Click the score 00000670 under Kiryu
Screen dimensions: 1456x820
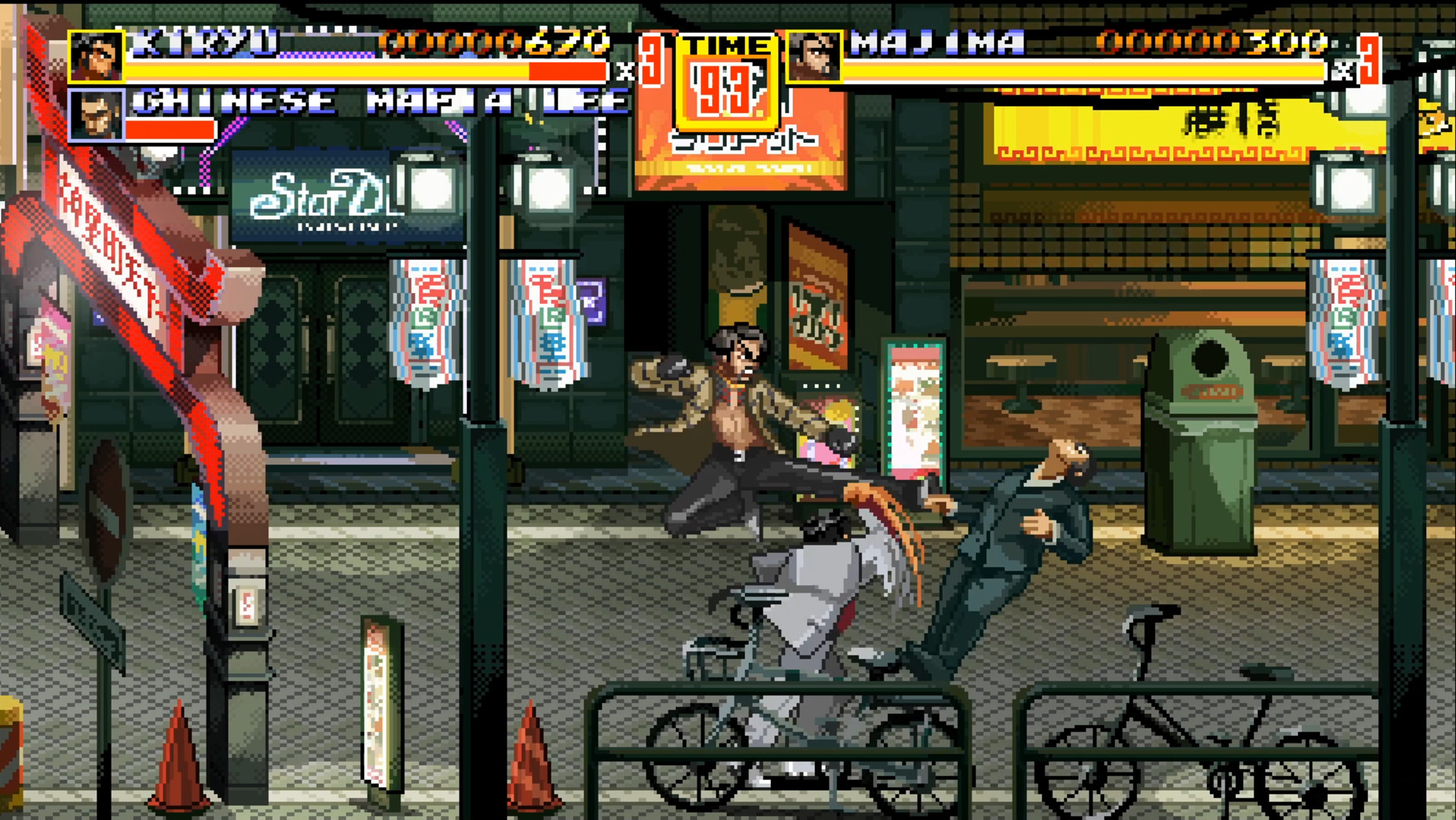(x=497, y=43)
